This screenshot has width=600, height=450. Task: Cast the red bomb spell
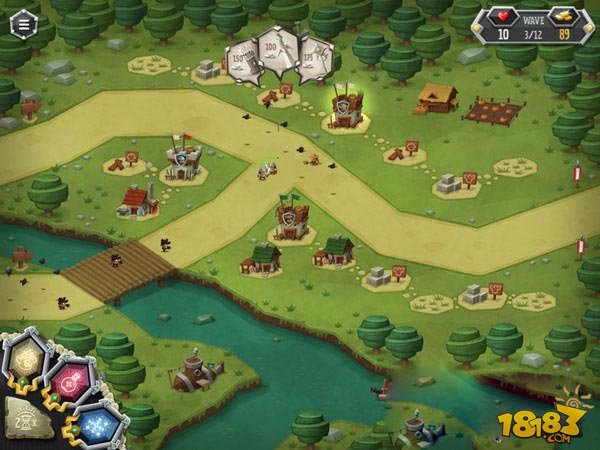click(69, 382)
